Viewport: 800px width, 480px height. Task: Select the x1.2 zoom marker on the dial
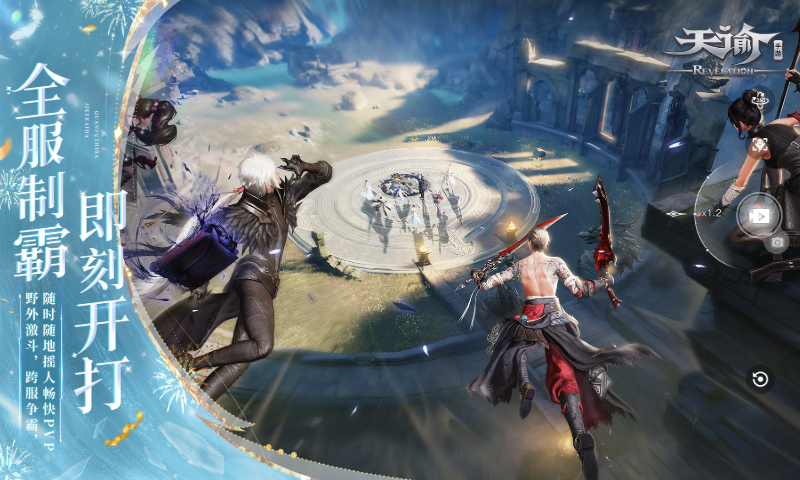point(709,212)
